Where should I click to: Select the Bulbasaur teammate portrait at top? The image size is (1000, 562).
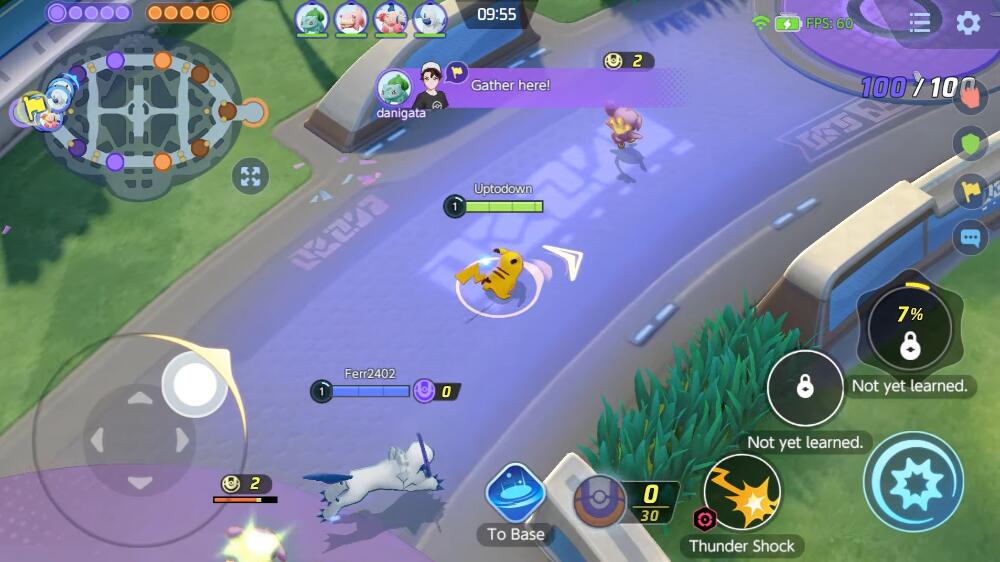pyautogui.click(x=312, y=18)
